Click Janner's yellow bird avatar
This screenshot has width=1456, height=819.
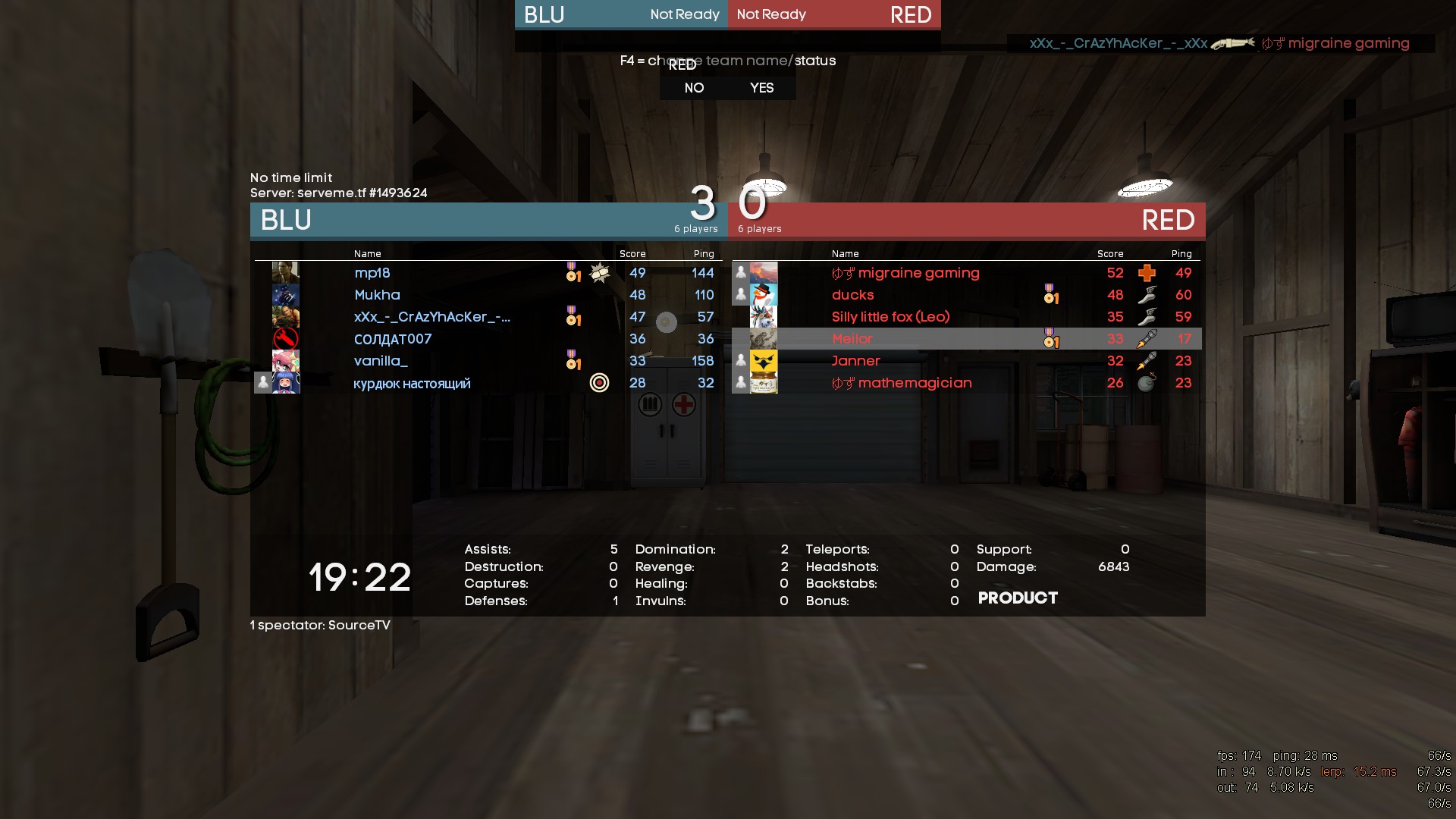pyautogui.click(x=763, y=361)
